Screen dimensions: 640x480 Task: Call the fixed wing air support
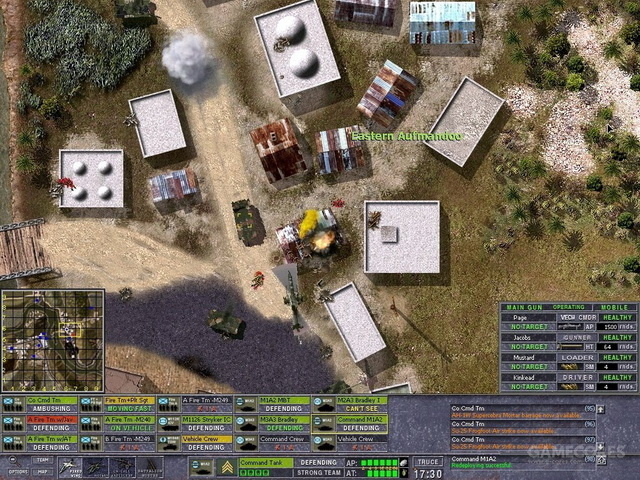click(69, 467)
